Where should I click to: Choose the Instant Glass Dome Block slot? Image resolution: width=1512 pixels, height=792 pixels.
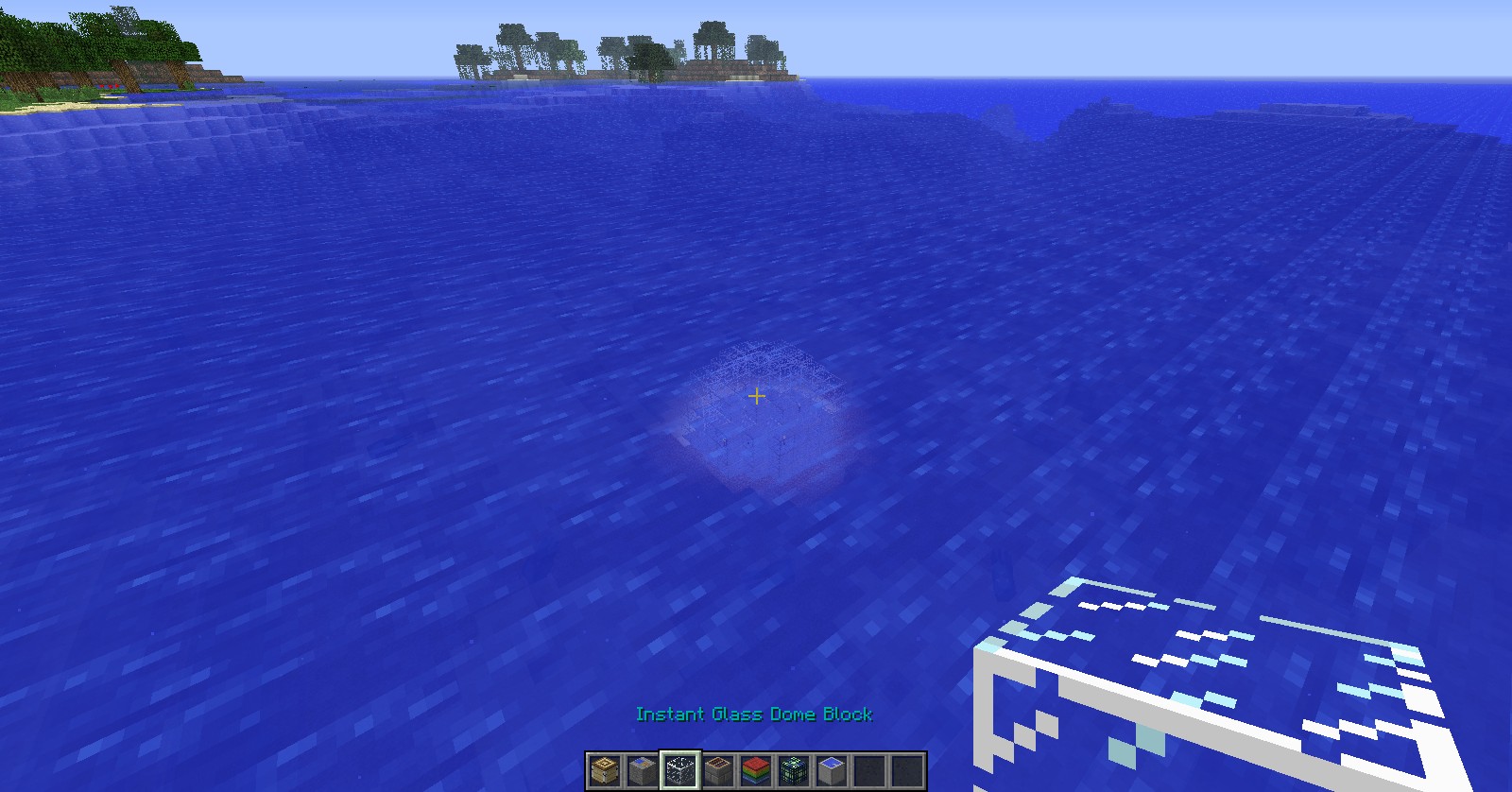[x=680, y=770]
